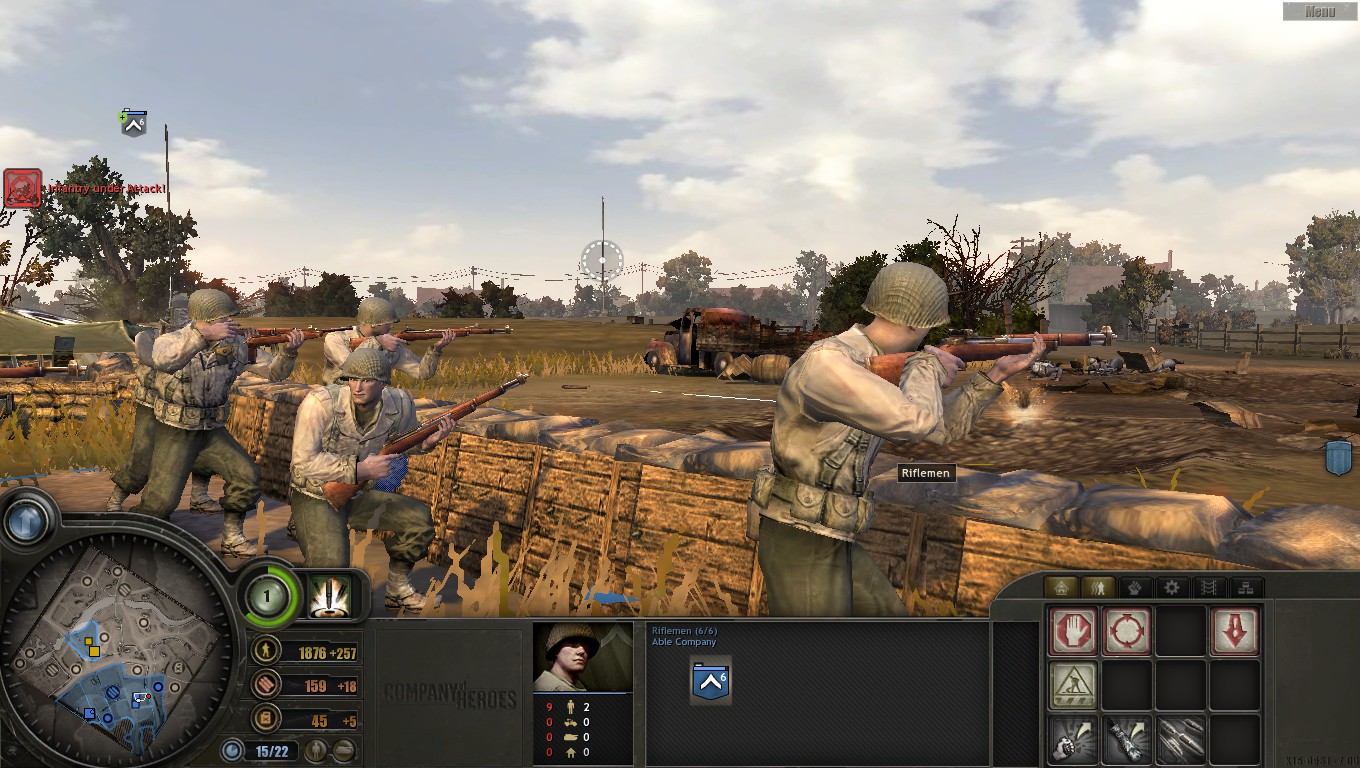Toggle the infantry population display button
This screenshot has width=1360, height=768.
click(317, 750)
